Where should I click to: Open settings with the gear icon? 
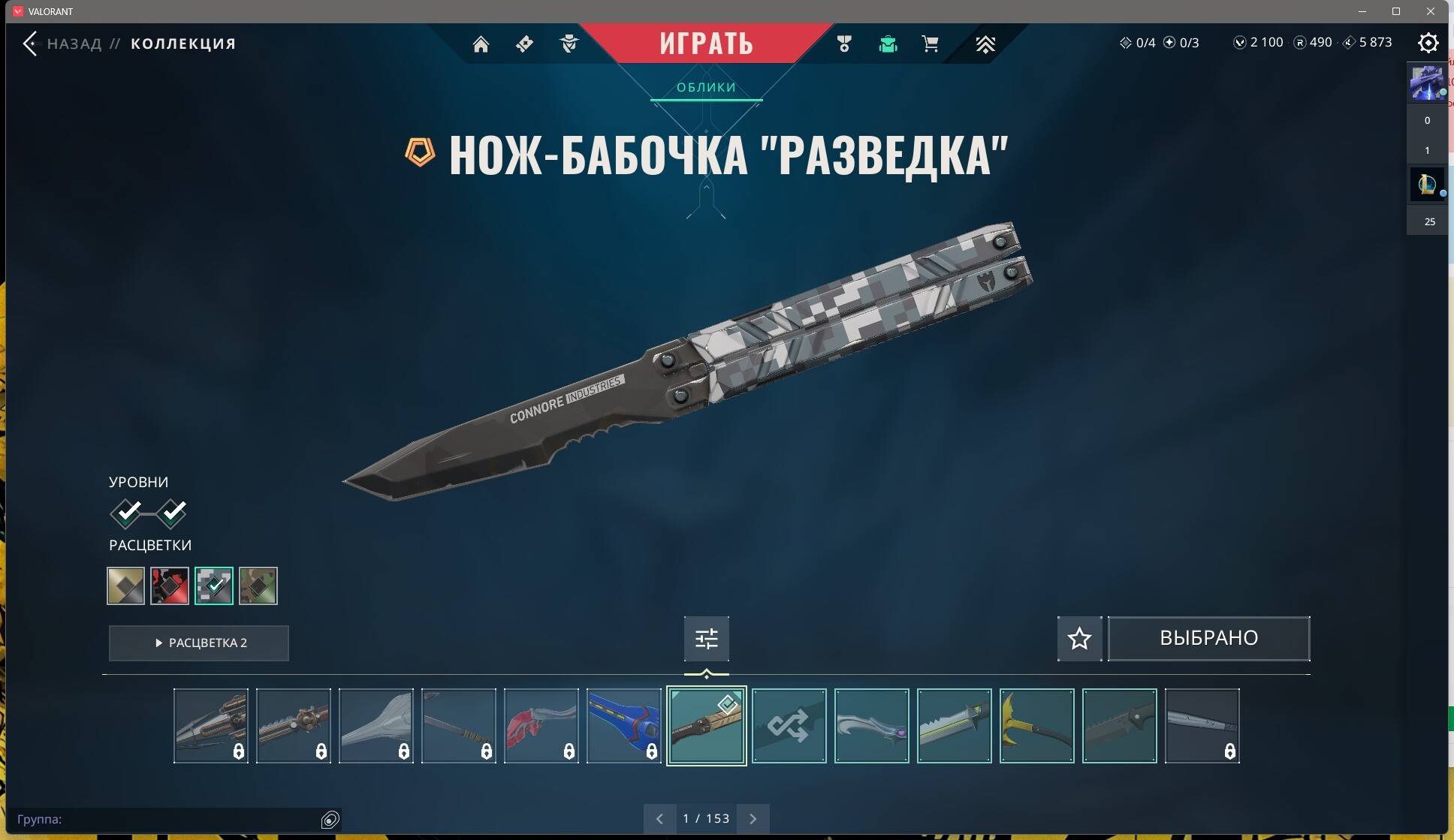(x=1428, y=43)
